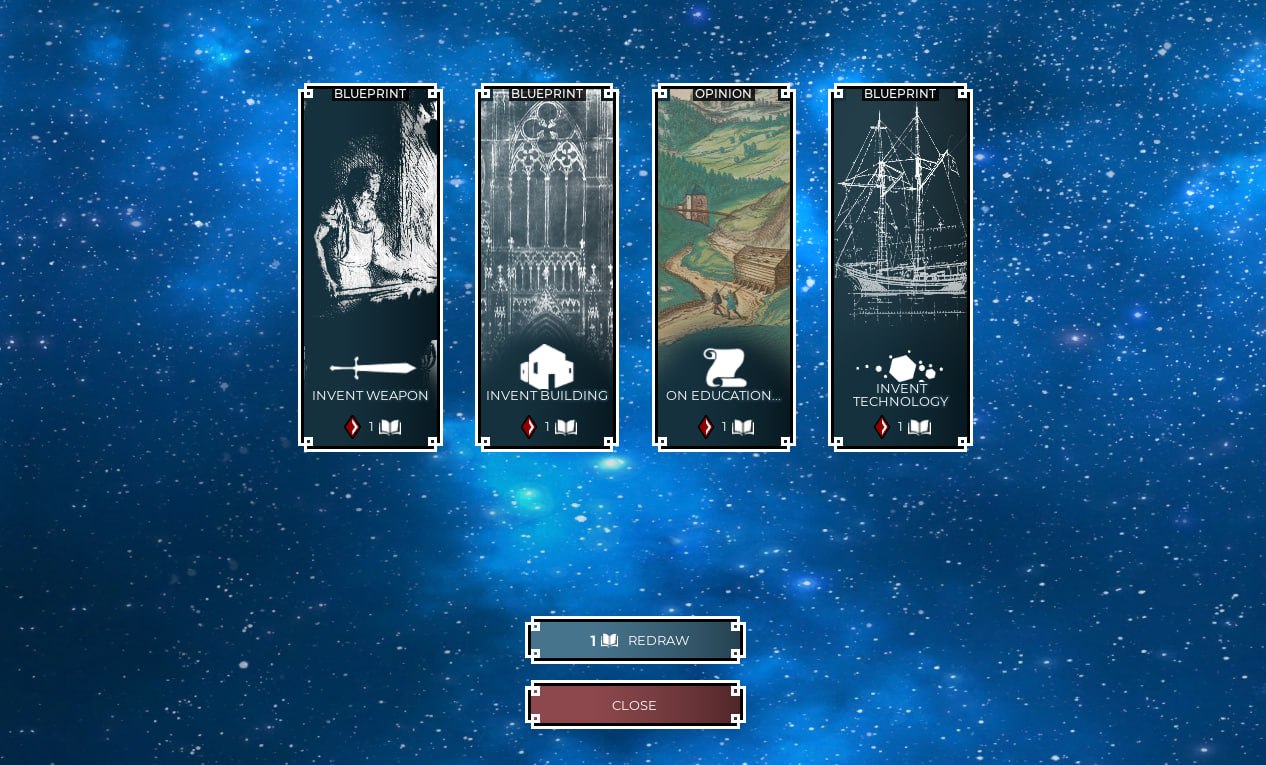Viewport: 1266px width, 765px height.
Task: Close the card selection screen
Action: click(635, 705)
